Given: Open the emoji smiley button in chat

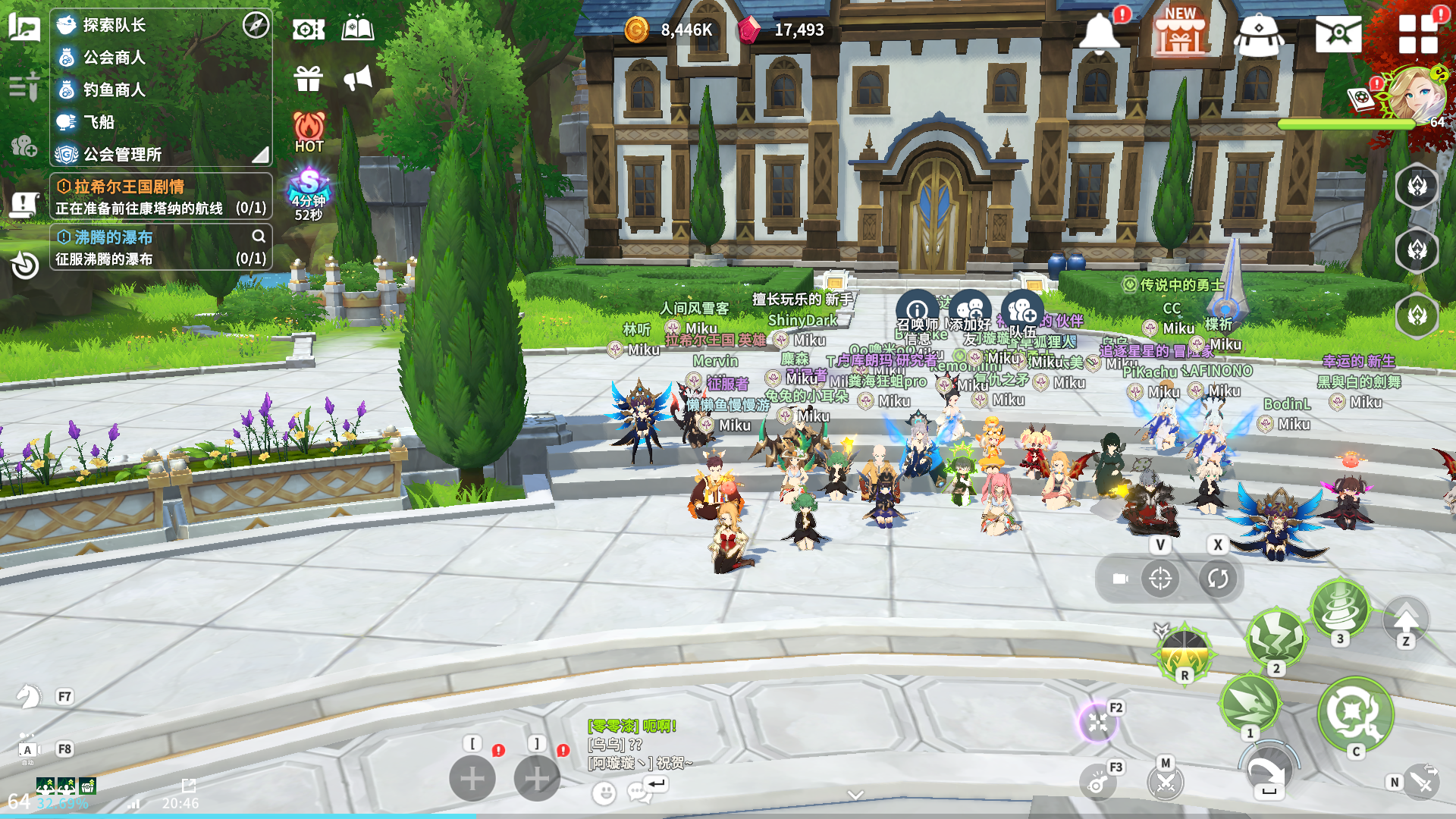Looking at the screenshot, I should tap(604, 792).
